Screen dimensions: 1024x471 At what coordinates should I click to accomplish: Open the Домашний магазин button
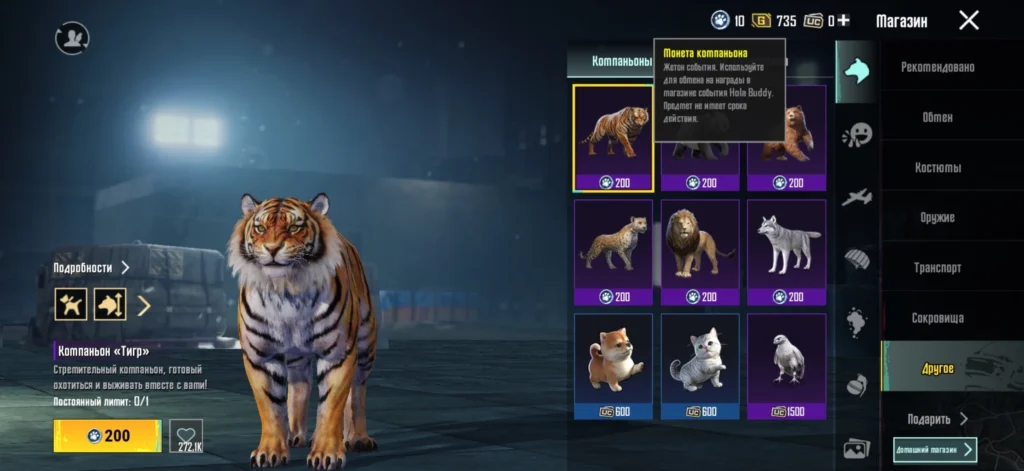[935, 450]
